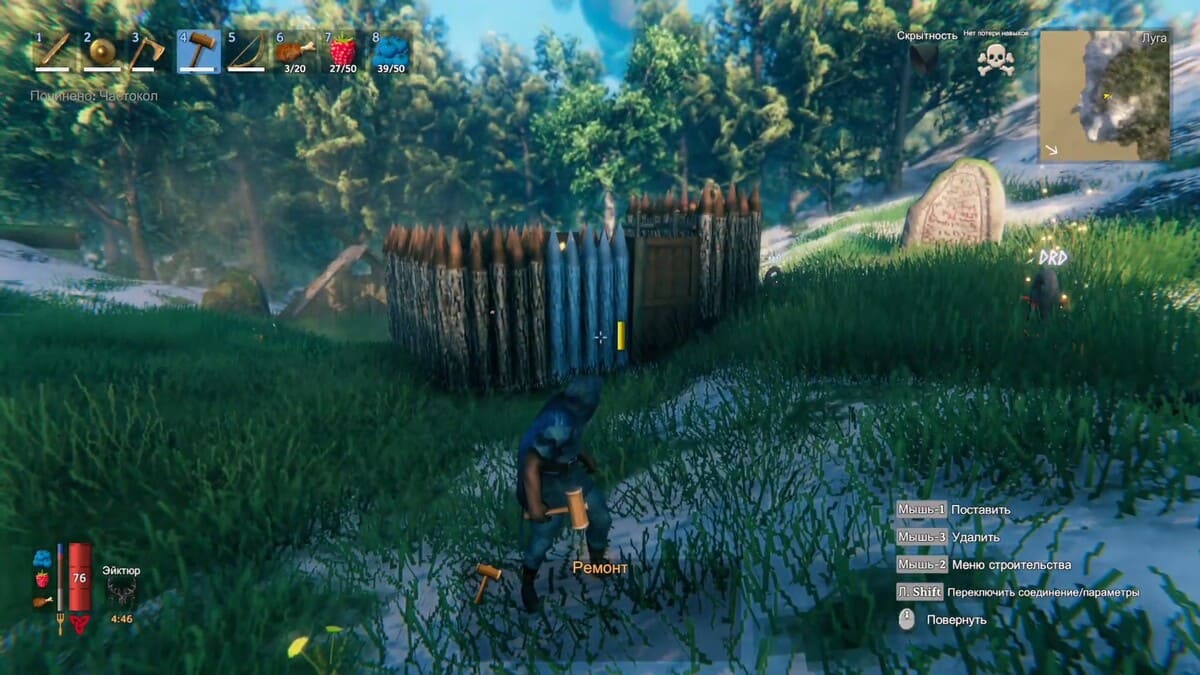The height and width of the screenshot is (675, 1200).
Task: Use the raspberries in hotbar slot 7
Action: click(x=342, y=51)
